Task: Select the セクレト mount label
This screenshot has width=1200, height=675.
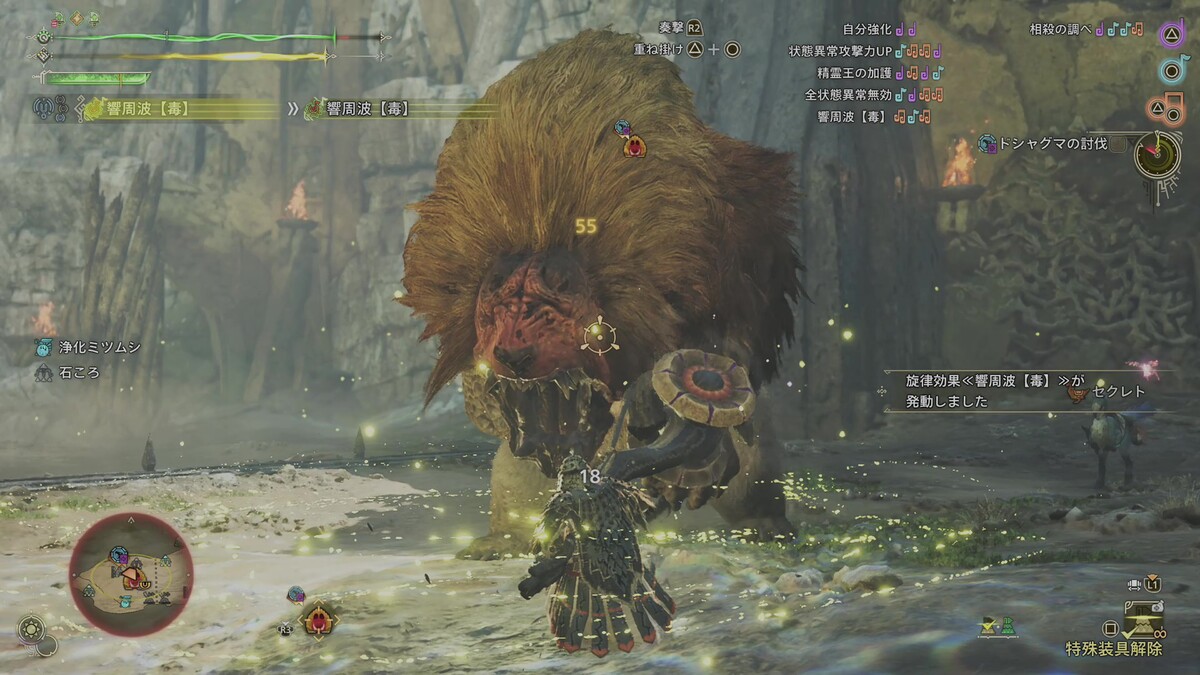Action: tap(1118, 392)
